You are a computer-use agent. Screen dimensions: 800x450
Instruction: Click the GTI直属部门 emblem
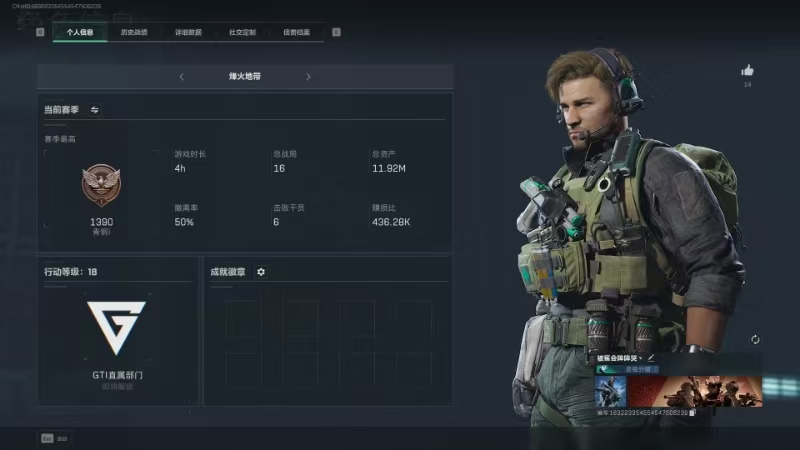pos(116,327)
